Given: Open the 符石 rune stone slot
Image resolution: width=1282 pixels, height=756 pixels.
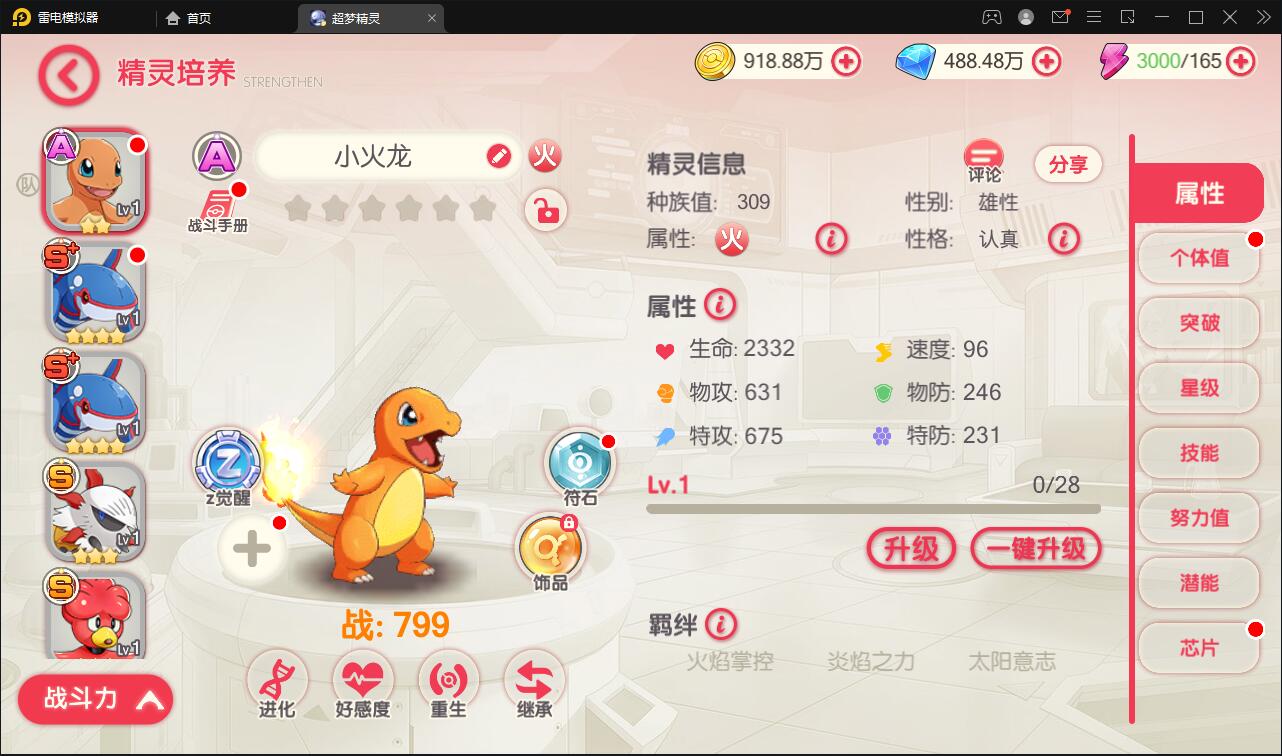Looking at the screenshot, I should (x=580, y=462).
